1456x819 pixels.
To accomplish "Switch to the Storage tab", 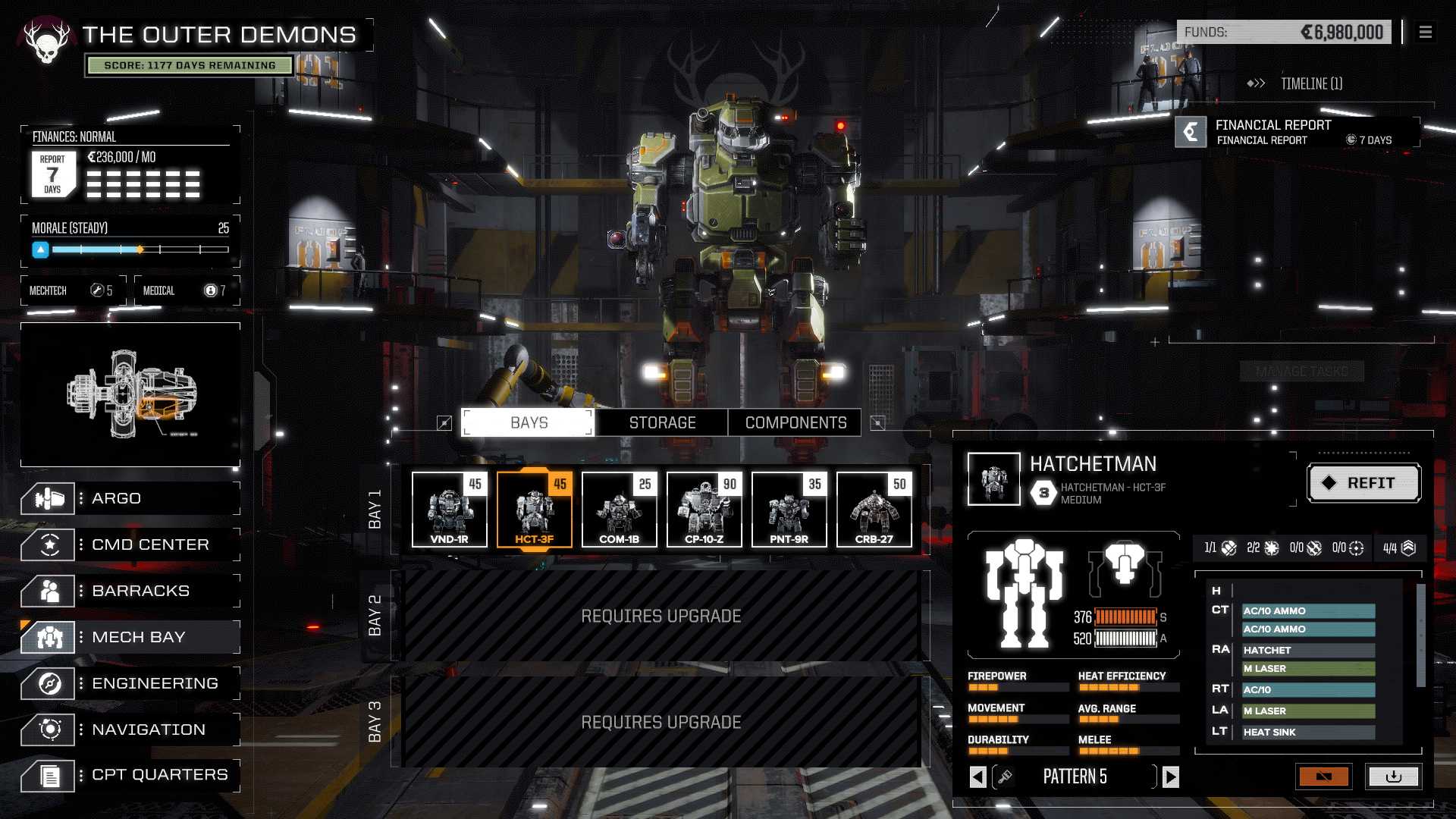I will (661, 422).
